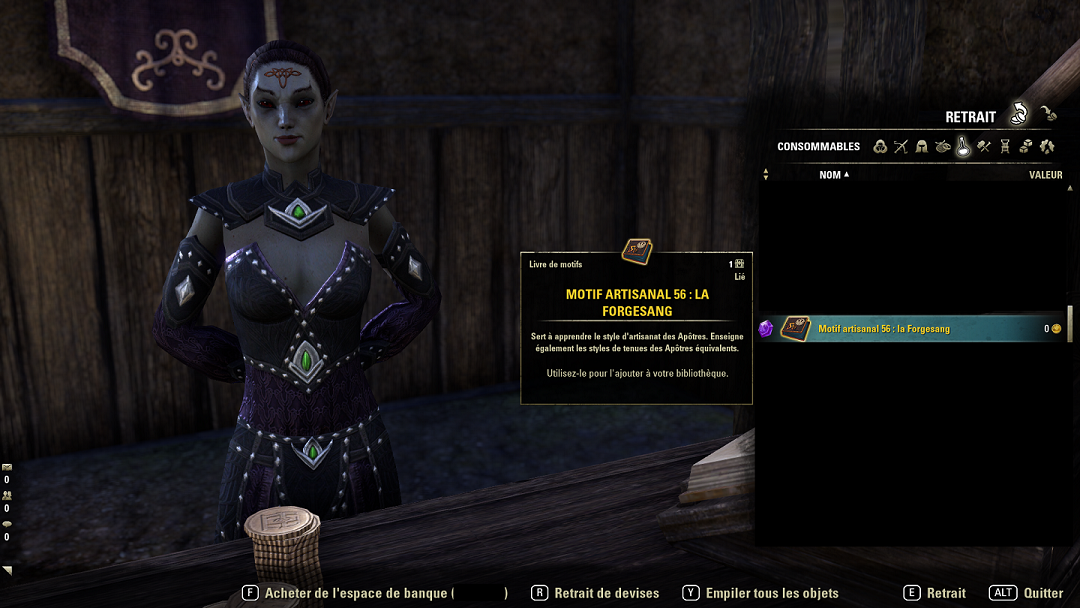The width and height of the screenshot is (1080, 608).
Task: Filter by crafting materials hammer icon
Action: point(984,146)
